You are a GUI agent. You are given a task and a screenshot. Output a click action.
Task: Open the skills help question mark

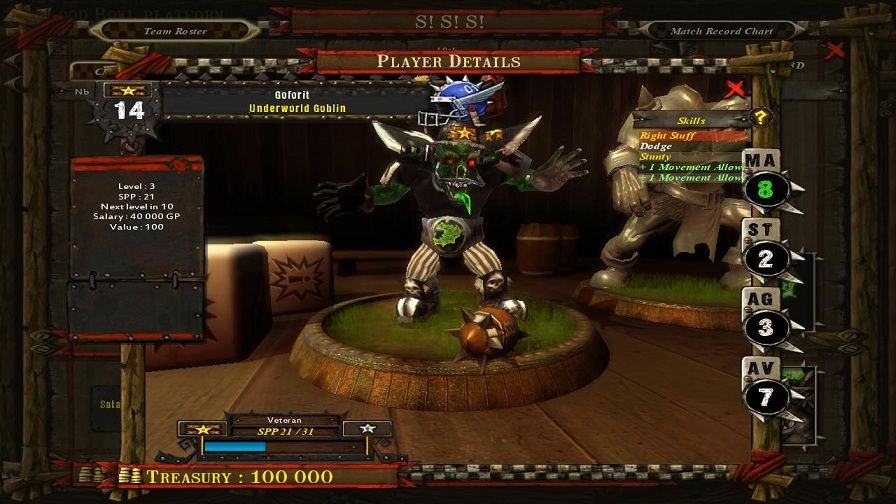click(760, 117)
